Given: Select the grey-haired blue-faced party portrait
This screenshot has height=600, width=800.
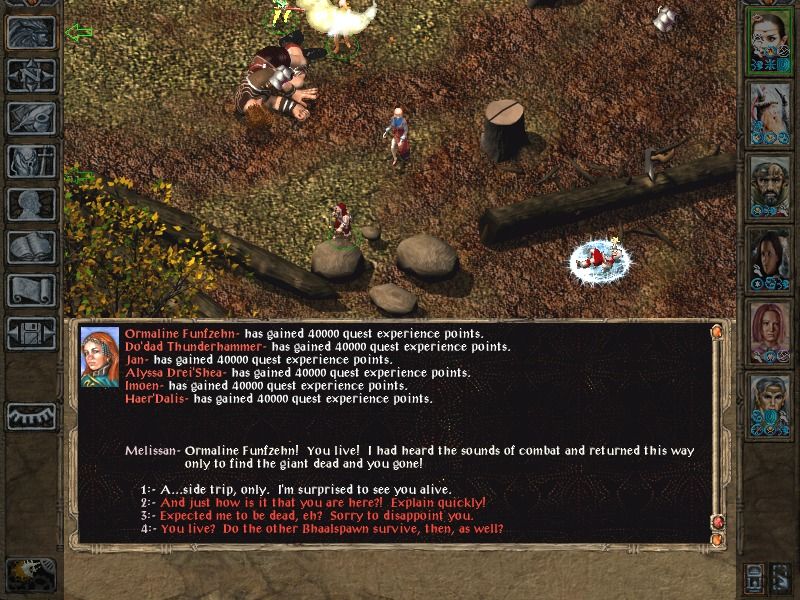Looking at the screenshot, I should click(769, 404).
